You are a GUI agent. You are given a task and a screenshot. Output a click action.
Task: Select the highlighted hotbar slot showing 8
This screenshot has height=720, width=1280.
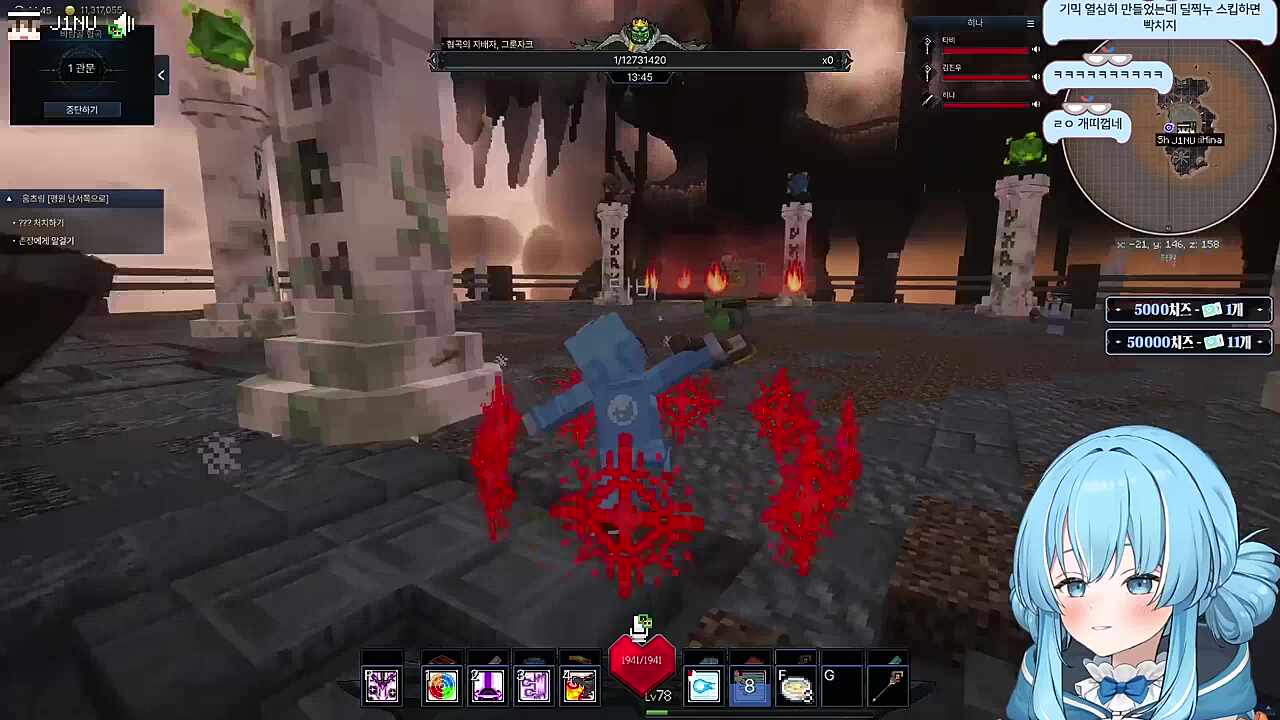click(x=749, y=686)
